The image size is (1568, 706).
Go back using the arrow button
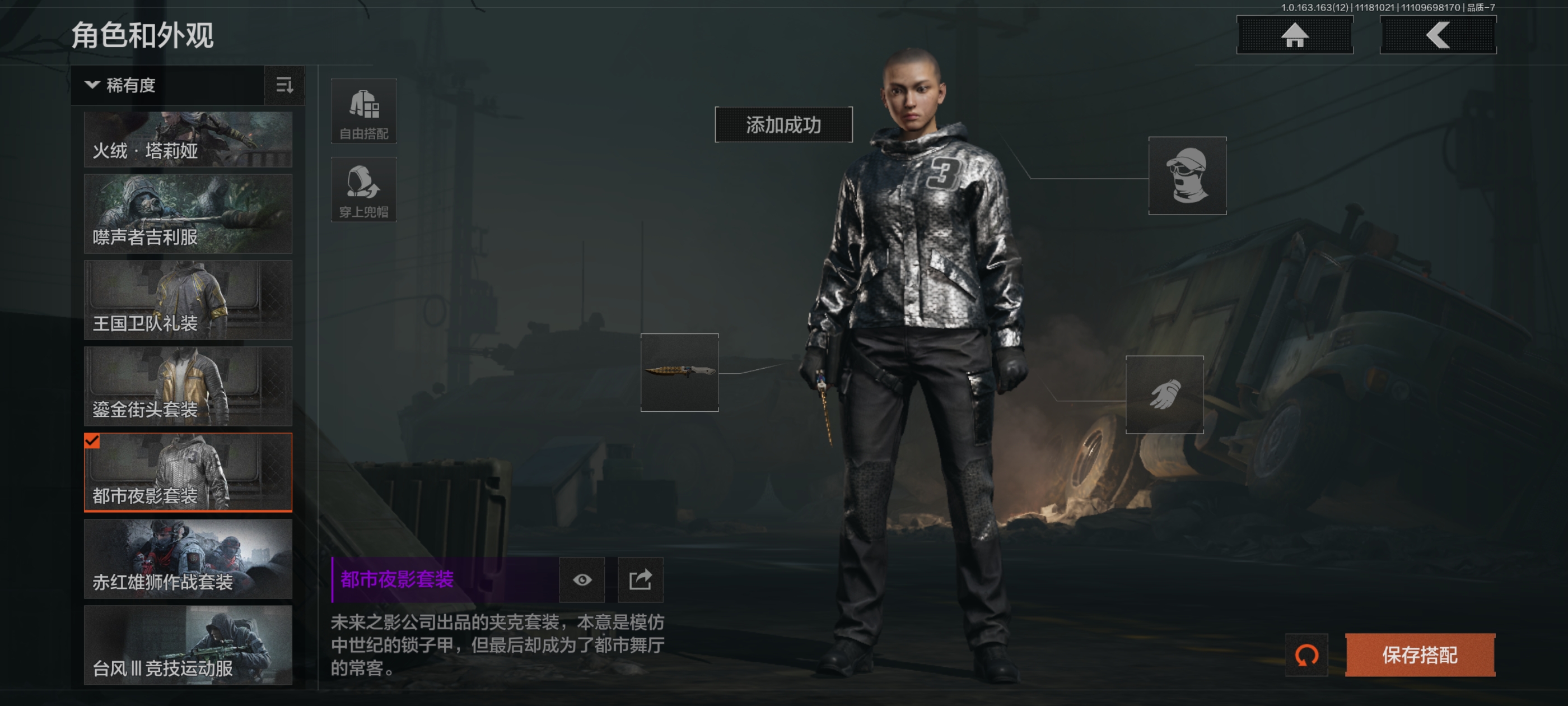1437,35
